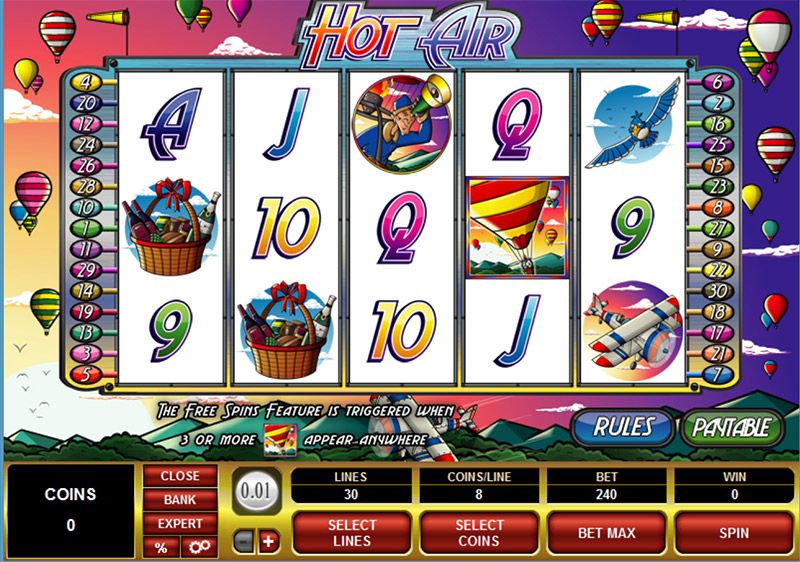Select payline marker number 23

pos(716,186)
